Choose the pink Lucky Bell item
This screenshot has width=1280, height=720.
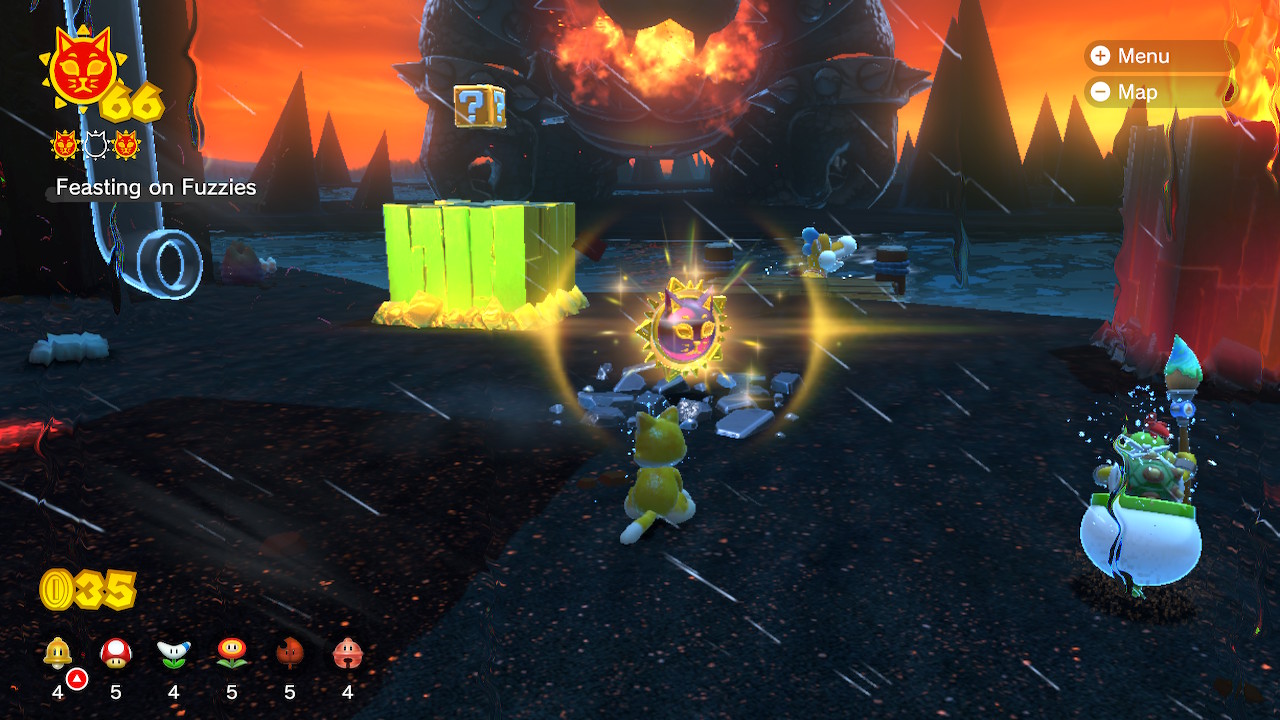pos(348,654)
